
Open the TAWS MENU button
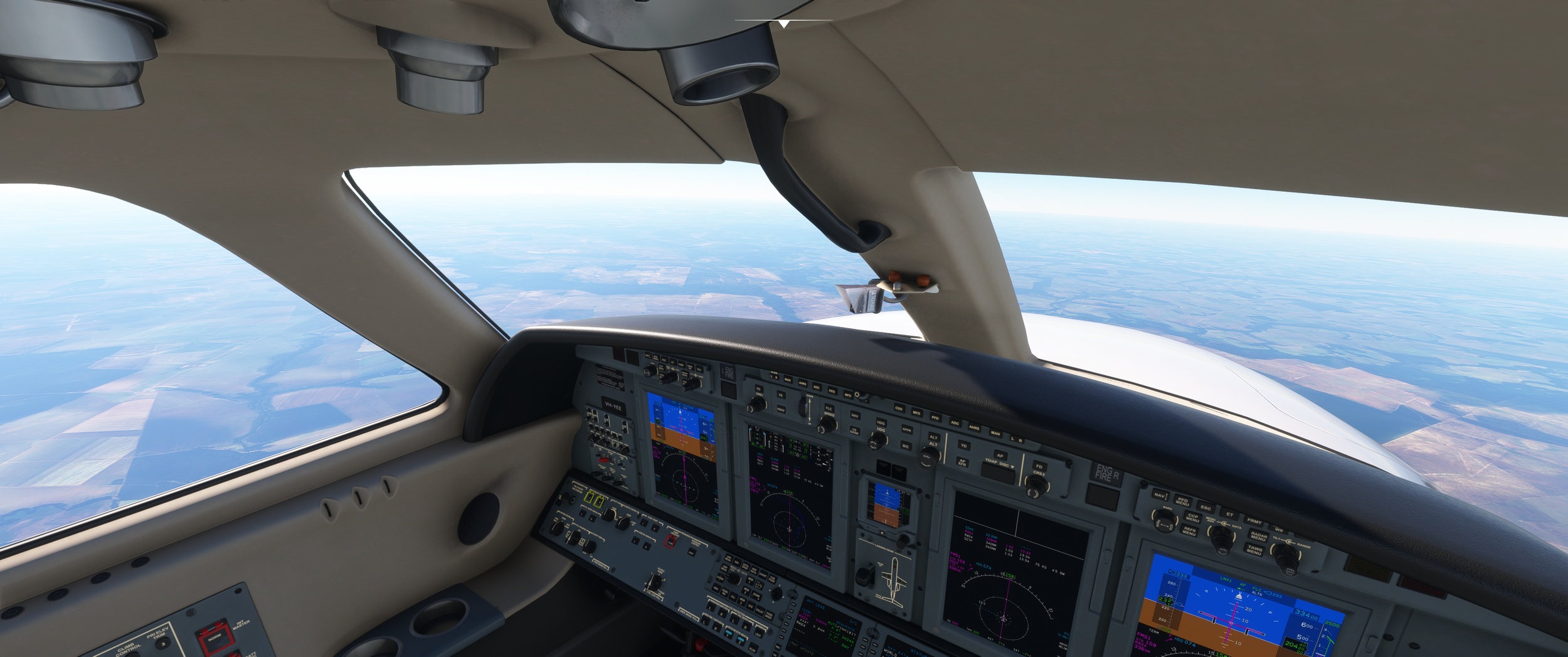[x=1254, y=550]
